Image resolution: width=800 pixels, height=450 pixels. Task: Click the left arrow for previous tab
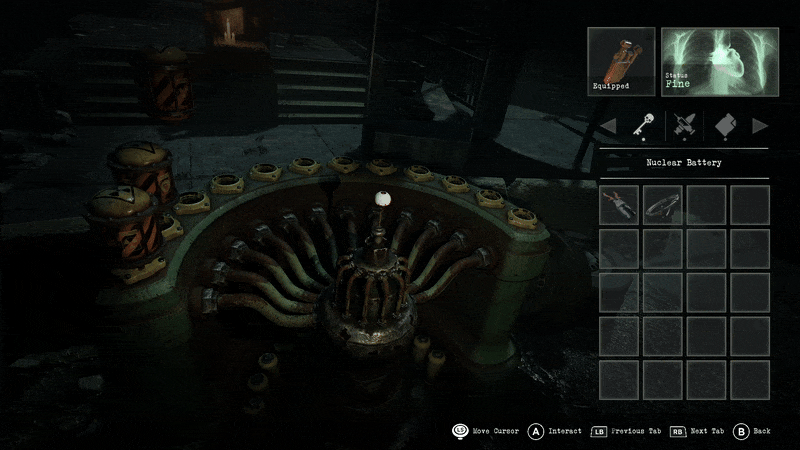607,126
